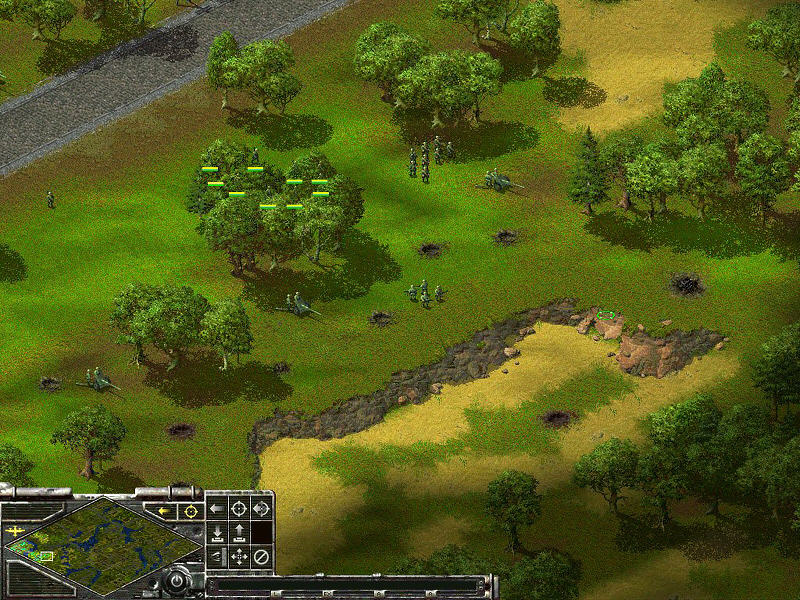The height and width of the screenshot is (600, 800).
Task: Click the down-arrow load command
Action: click(217, 532)
